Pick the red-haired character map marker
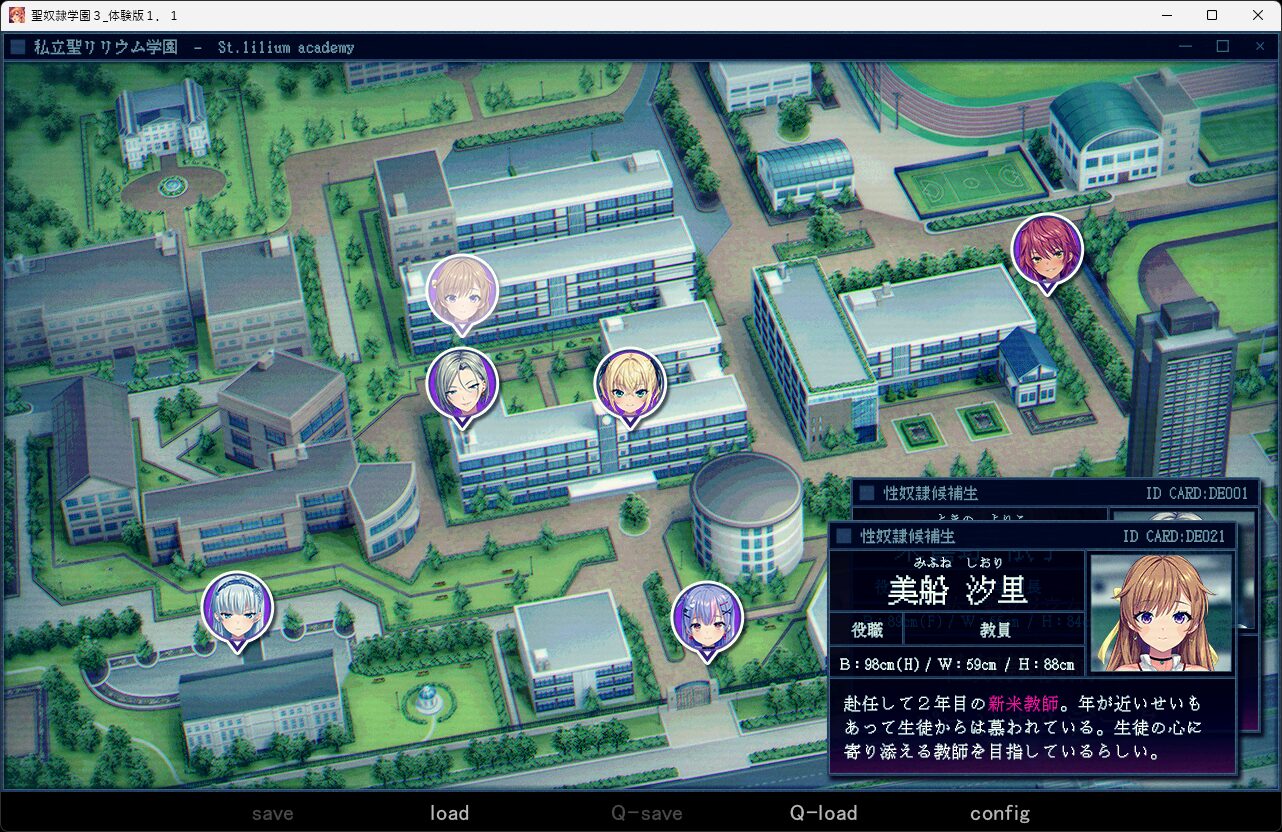1282x832 pixels. click(x=1047, y=249)
